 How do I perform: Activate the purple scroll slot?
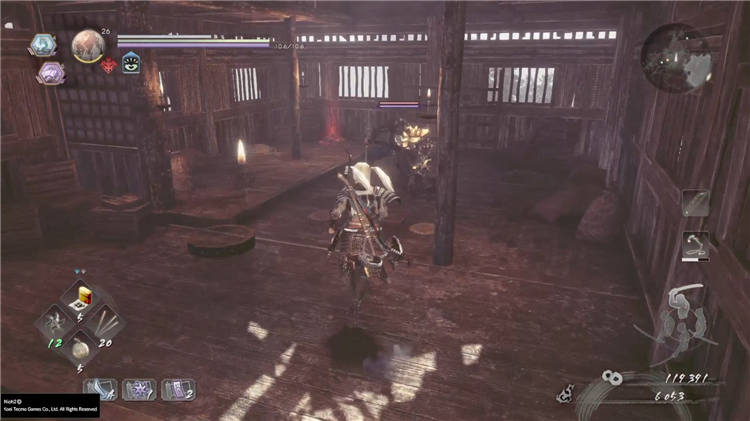[x=177, y=388]
